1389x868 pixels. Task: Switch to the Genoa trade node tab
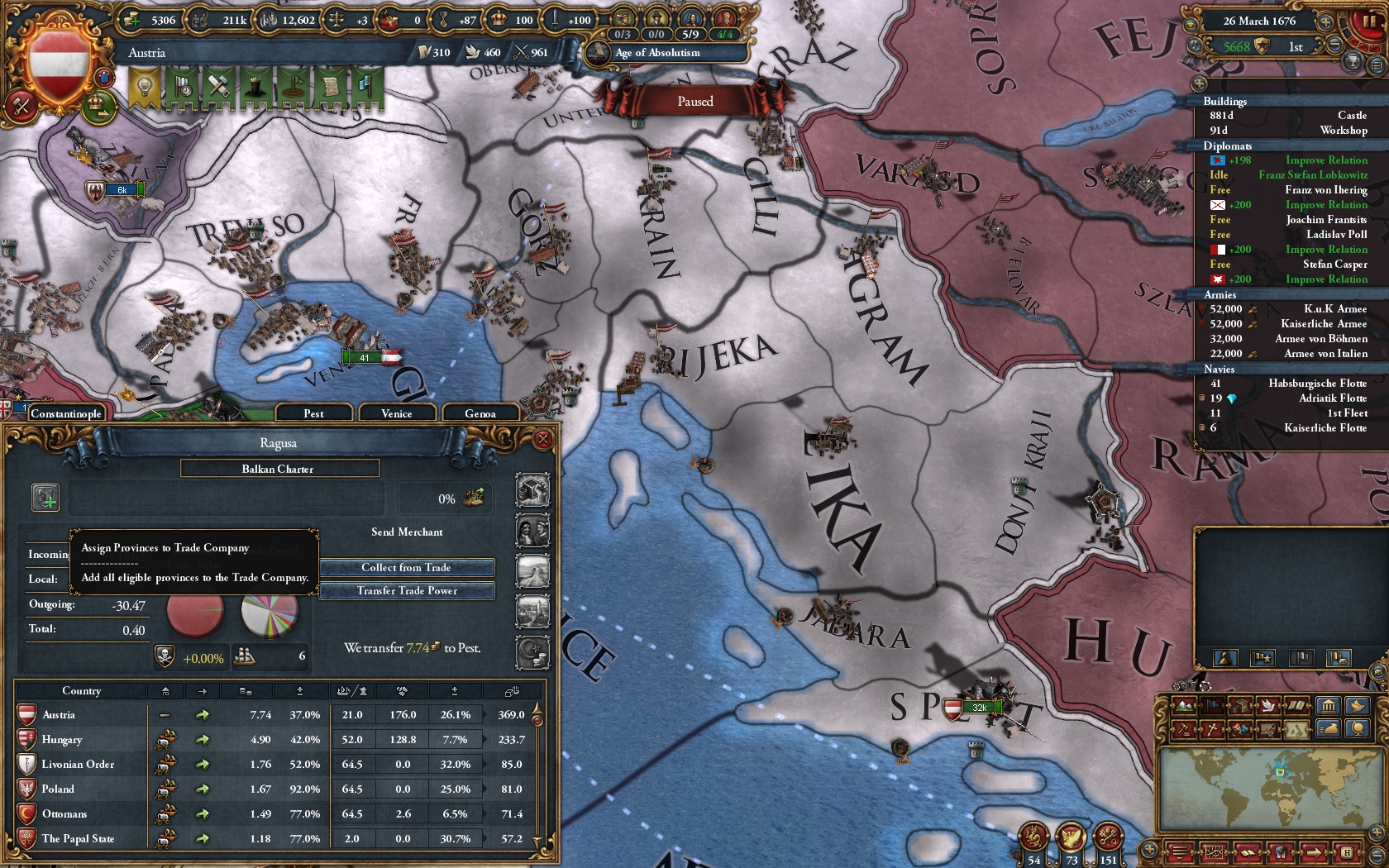[x=482, y=413]
